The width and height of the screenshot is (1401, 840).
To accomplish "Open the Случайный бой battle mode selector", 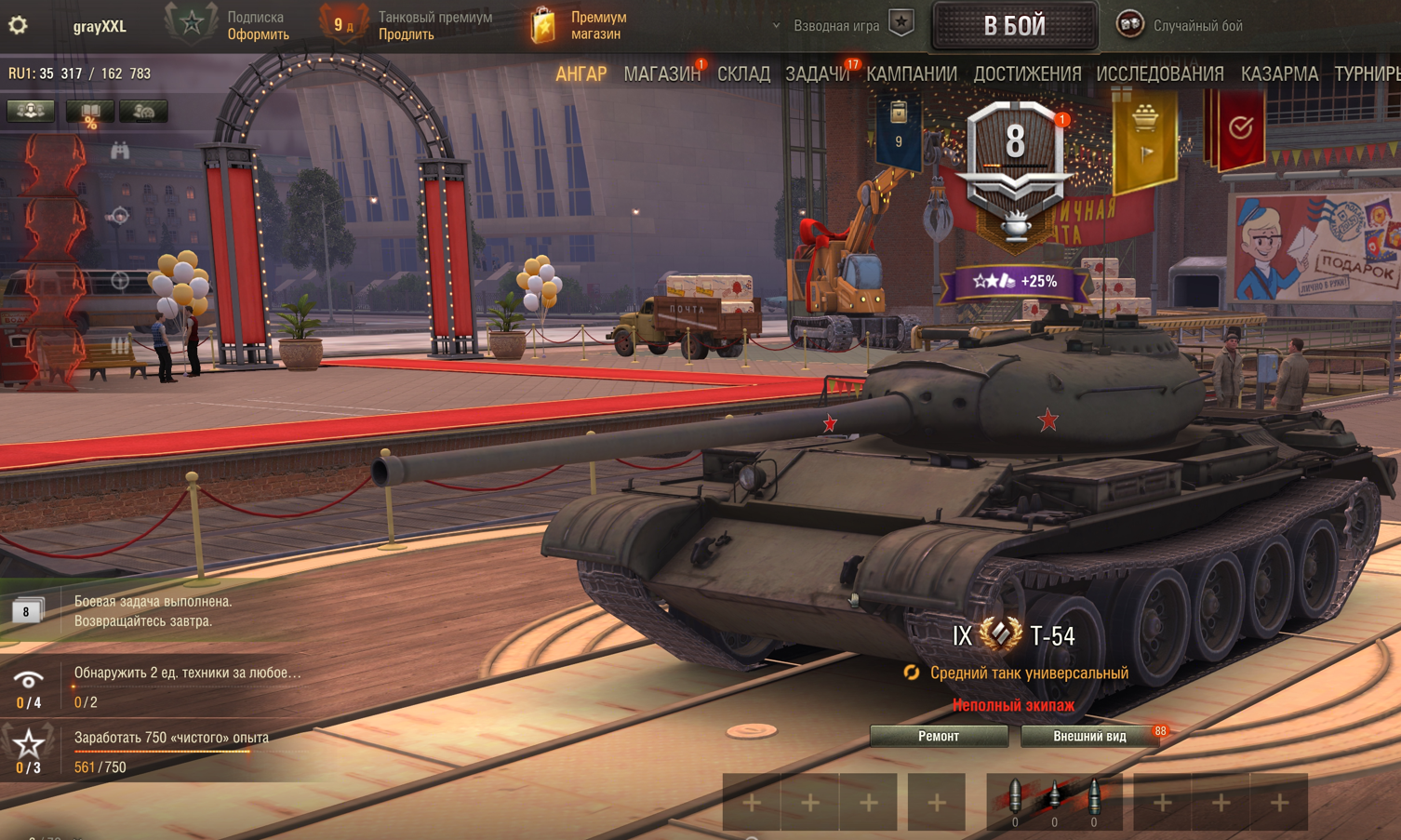I will (1181, 25).
